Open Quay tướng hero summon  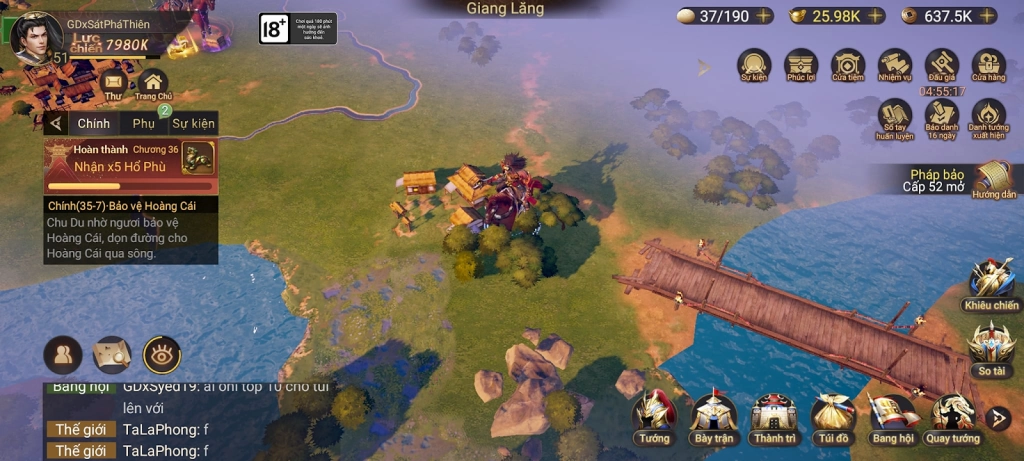(x=952, y=414)
